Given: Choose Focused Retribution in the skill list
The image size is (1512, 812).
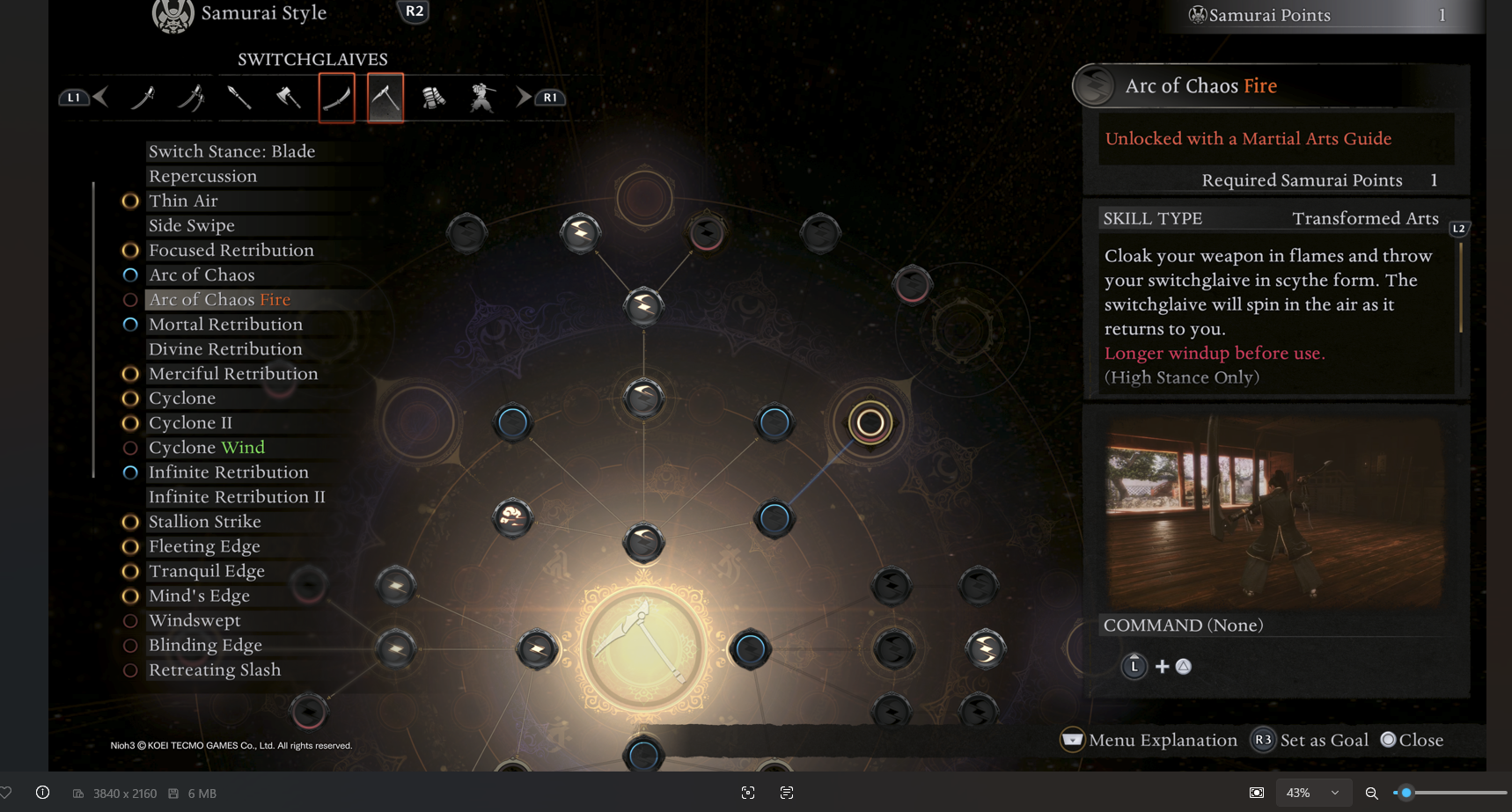Looking at the screenshot, I should pos(231,250).
